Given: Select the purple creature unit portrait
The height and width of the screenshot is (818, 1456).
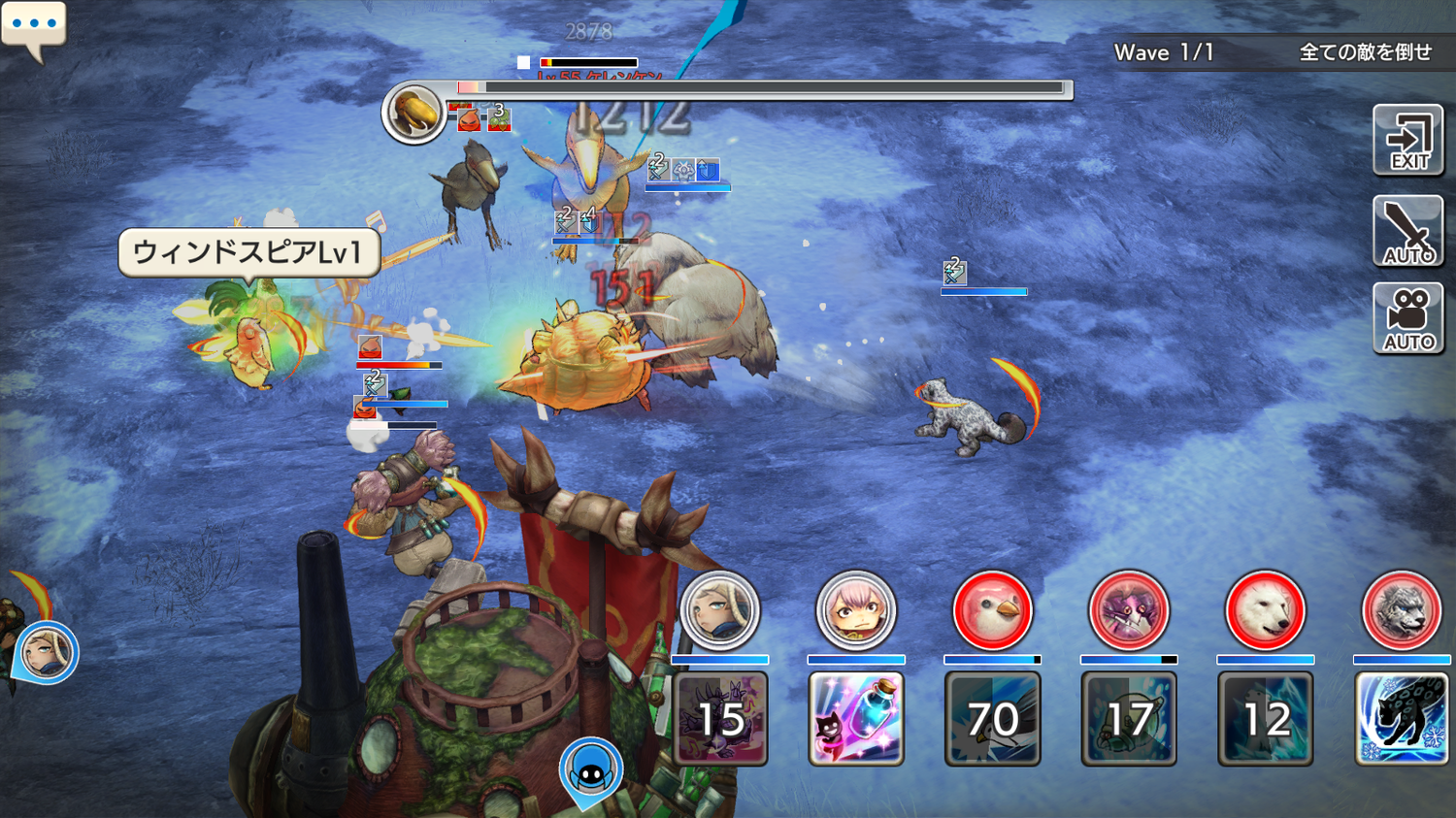Looking at the screenshot, I should click(x=1128, y=610).
